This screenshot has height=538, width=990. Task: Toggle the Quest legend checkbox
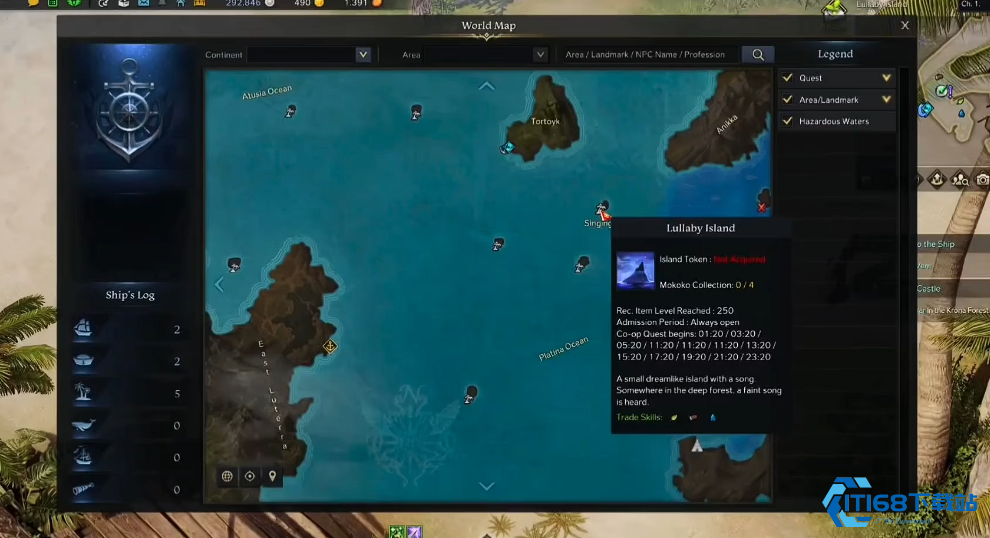pos(787,78)
